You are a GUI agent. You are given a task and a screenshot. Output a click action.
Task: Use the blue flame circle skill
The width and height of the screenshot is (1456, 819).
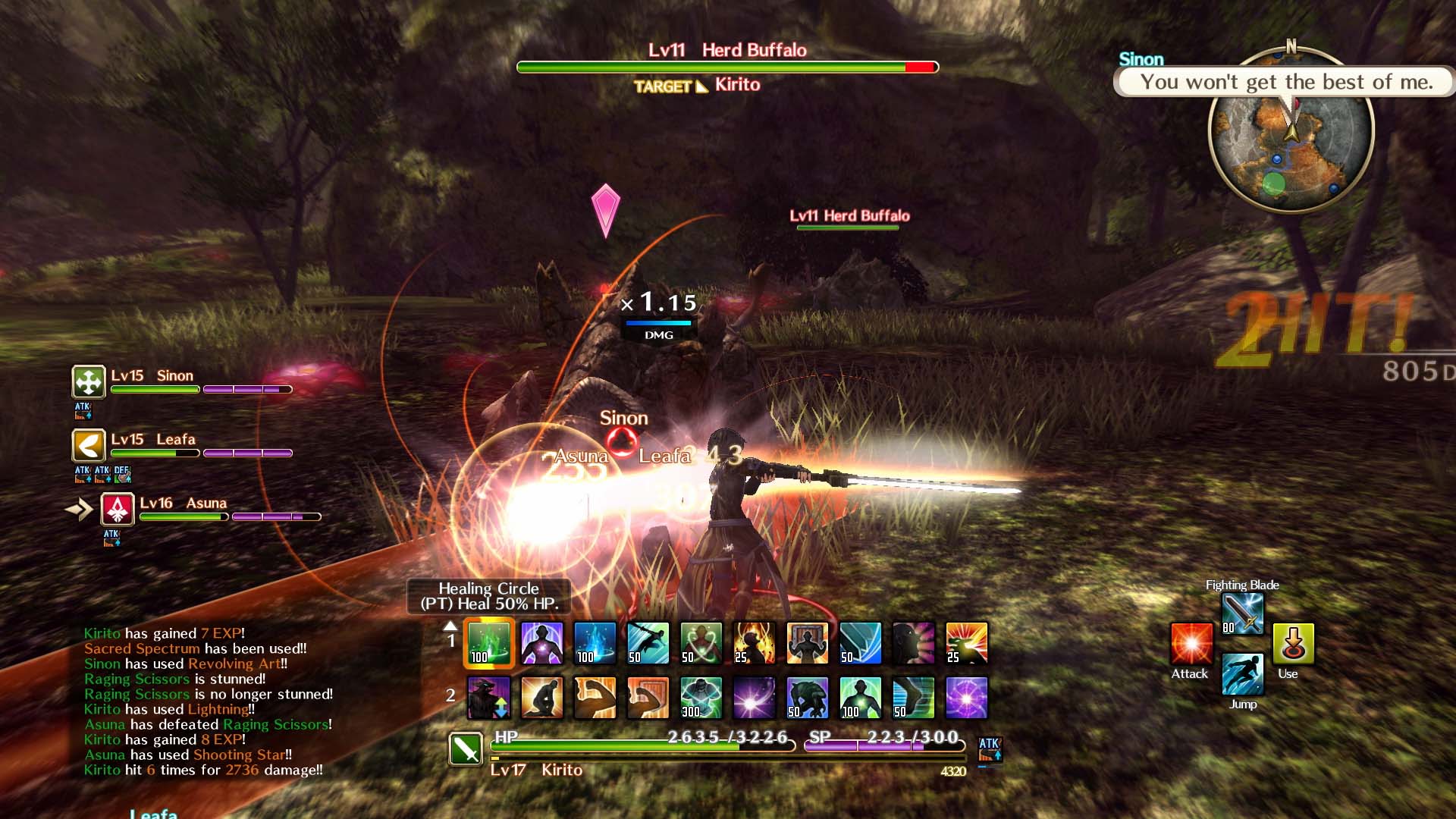pyautogui.click(x=595, y=643)
